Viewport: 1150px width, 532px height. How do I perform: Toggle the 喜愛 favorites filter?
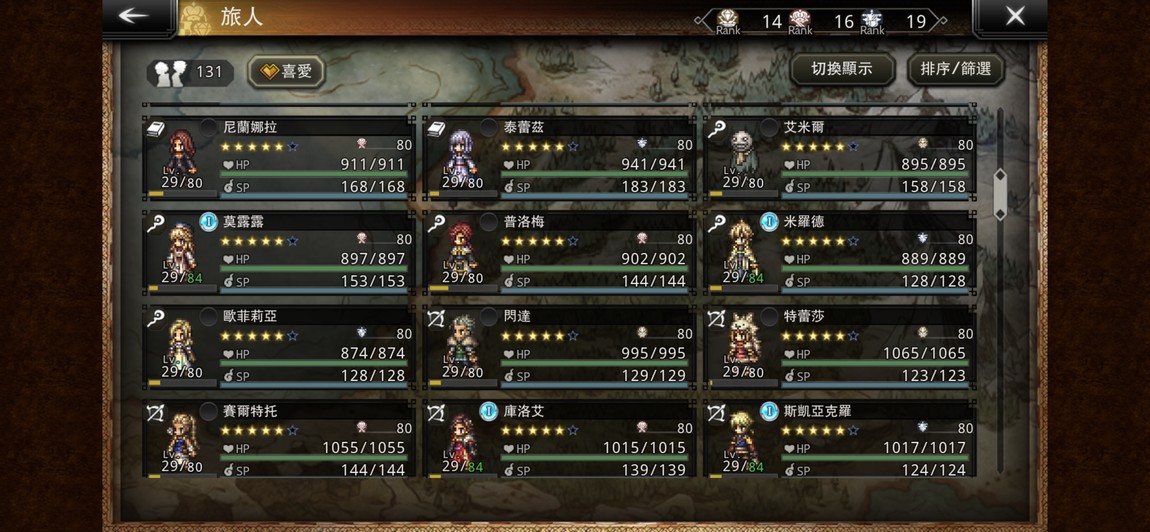click(x=287, y=71)
